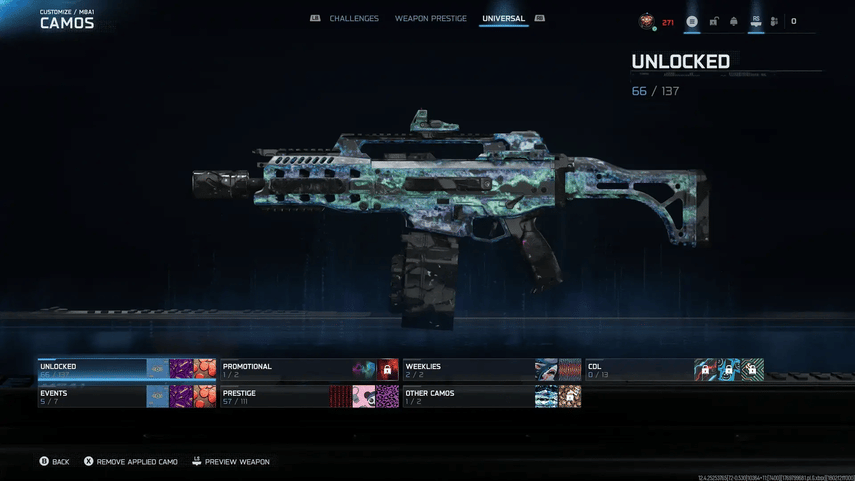The image size is (855, 481).
Task: Open the round menu icon in top bar
Action: 692,21
